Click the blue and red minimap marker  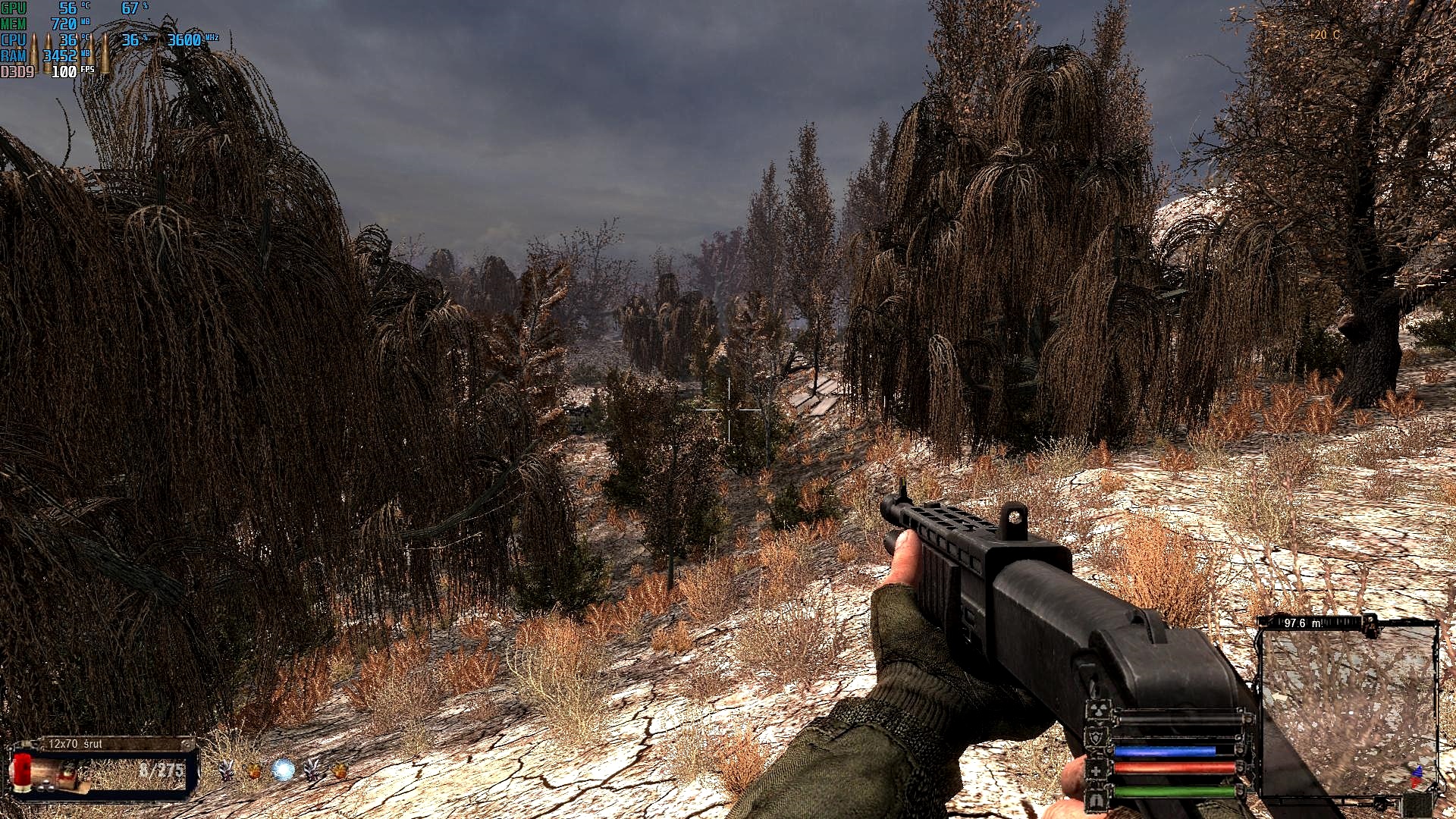pos(1415,777)
